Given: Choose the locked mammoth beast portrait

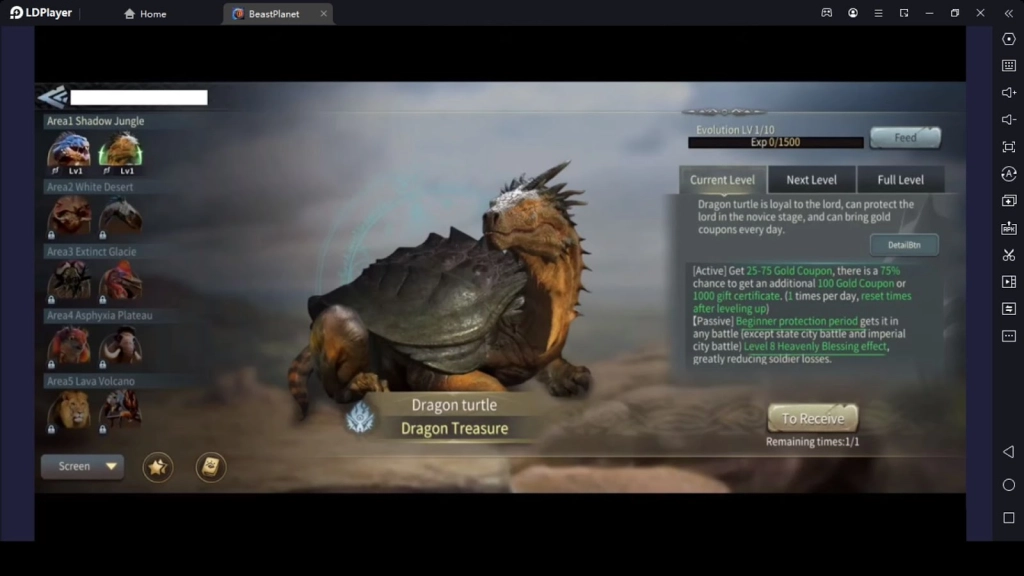Looking at the screenshot, I should [120, 346].
